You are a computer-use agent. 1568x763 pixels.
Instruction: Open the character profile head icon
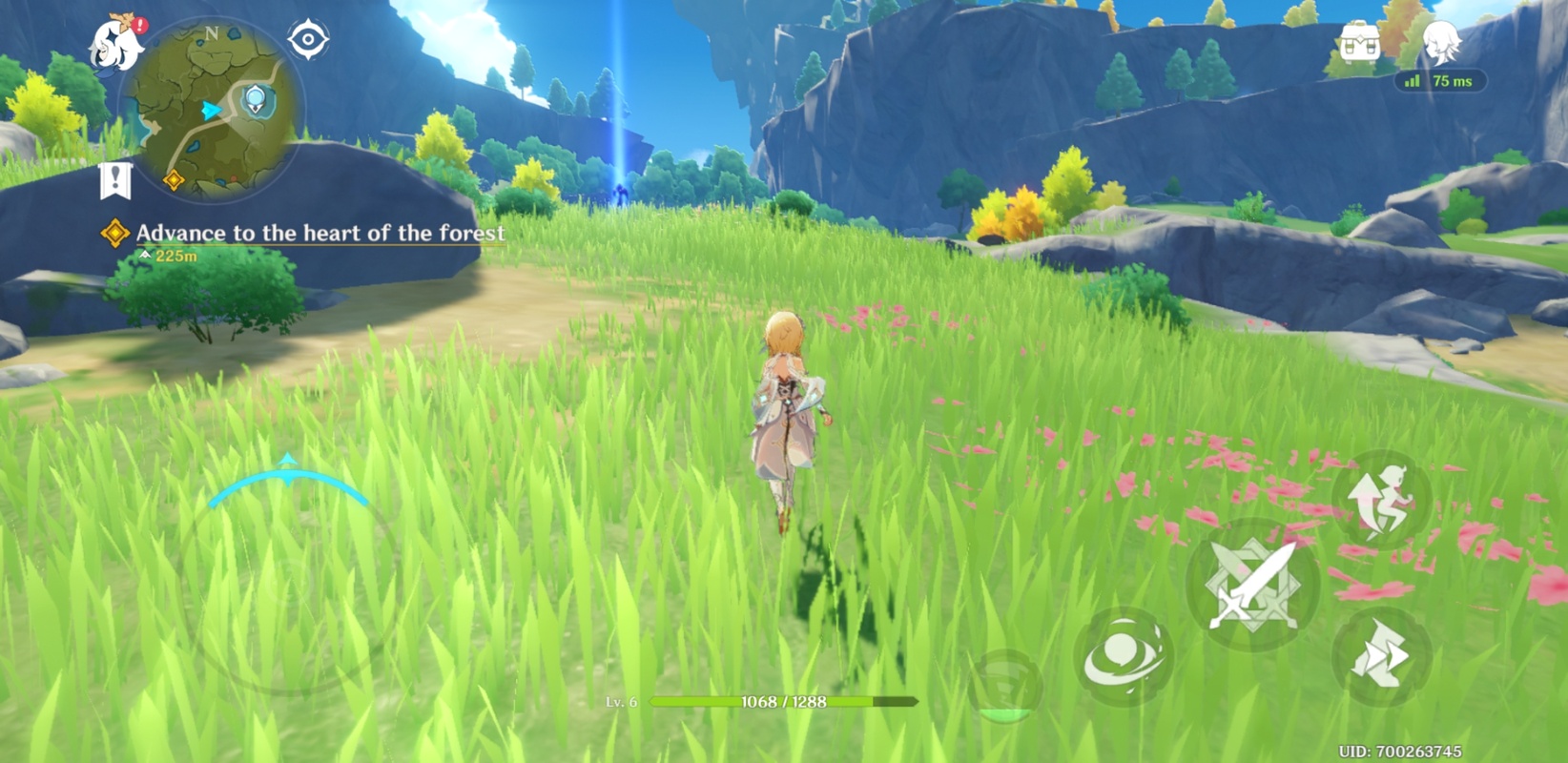point(1440,43)
